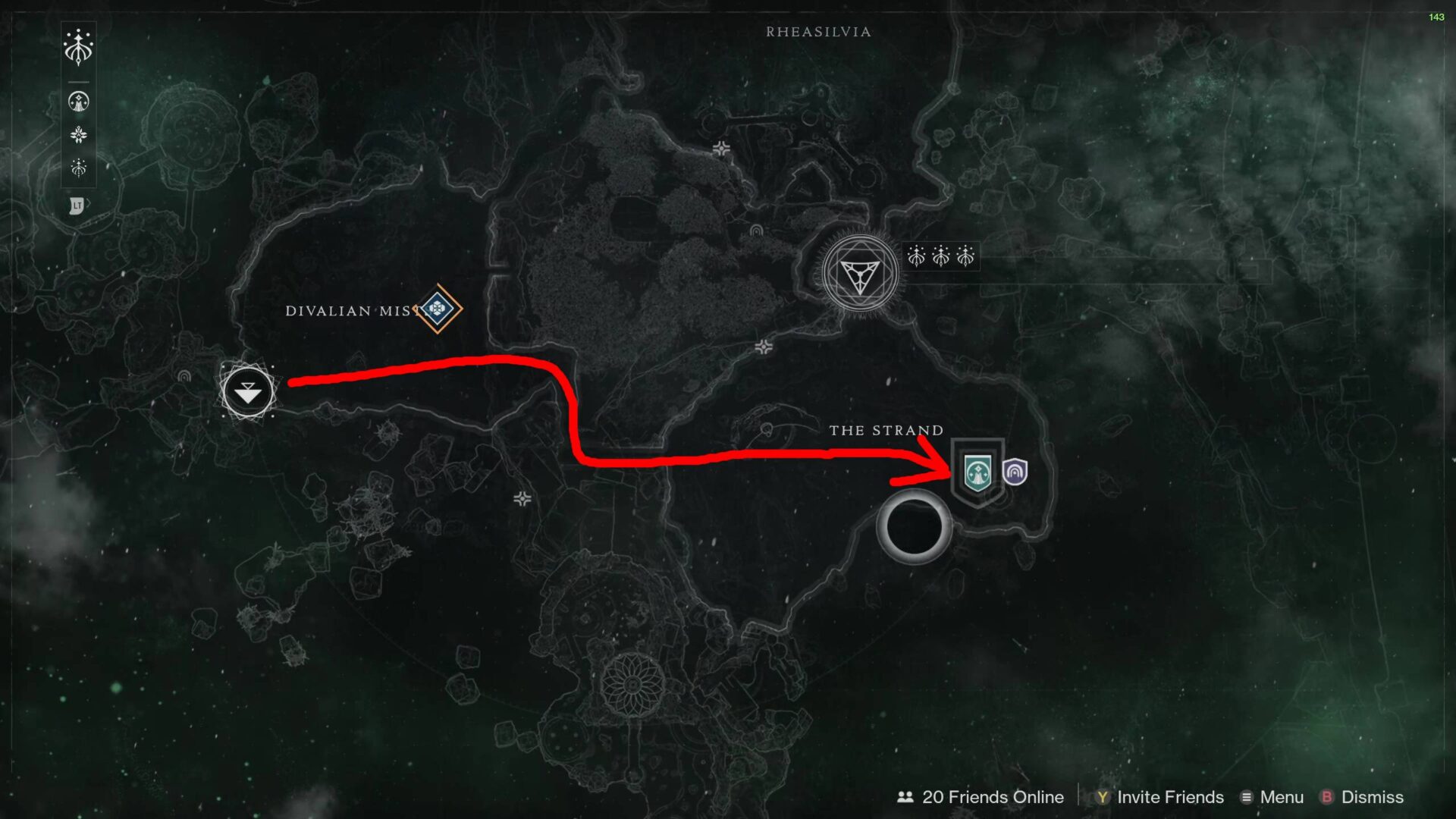Toggle the bottom sidebar destination symbol
1456x819 pixels.
click(77, 168)
